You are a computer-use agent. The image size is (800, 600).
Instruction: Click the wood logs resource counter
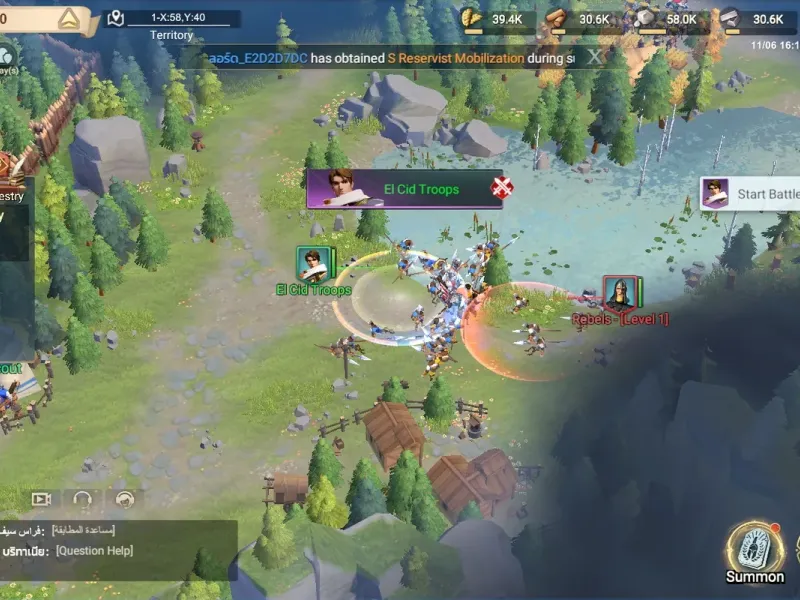coord(581,19)
